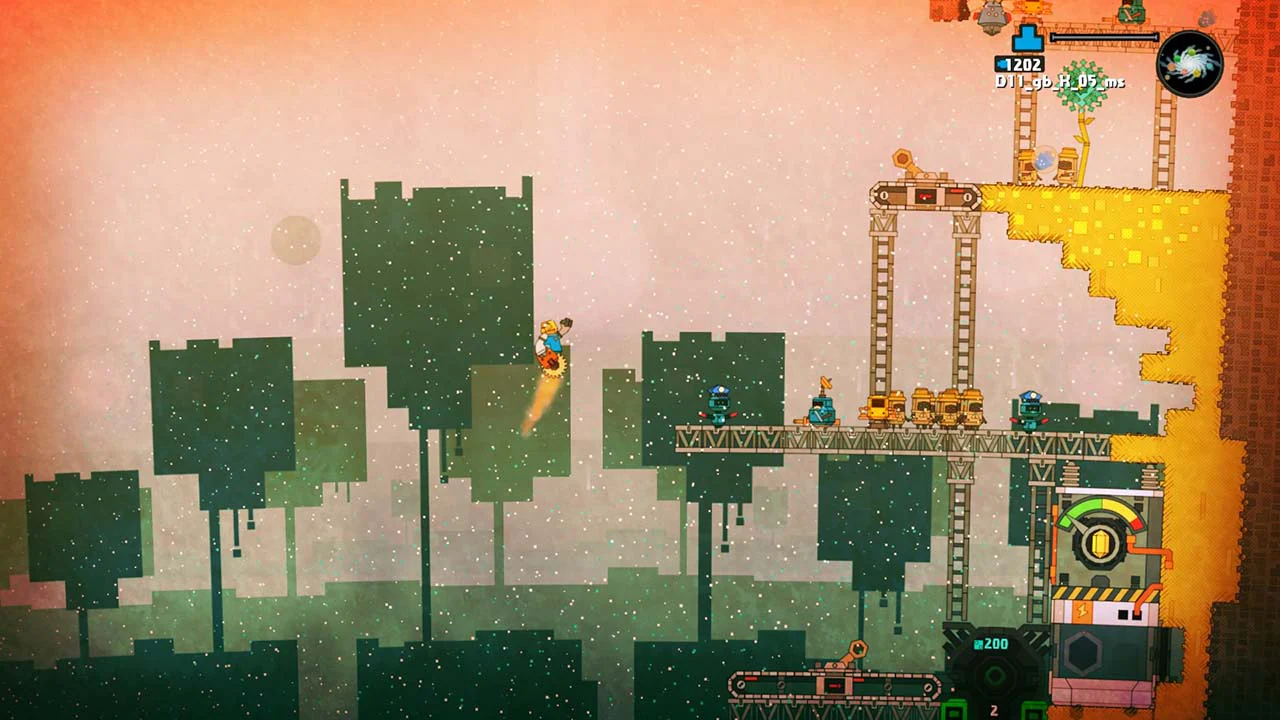Select the player name D11_gb_K_05_ms
The height and width of the screenshot is (720, 1280).
coord(1060,82)
